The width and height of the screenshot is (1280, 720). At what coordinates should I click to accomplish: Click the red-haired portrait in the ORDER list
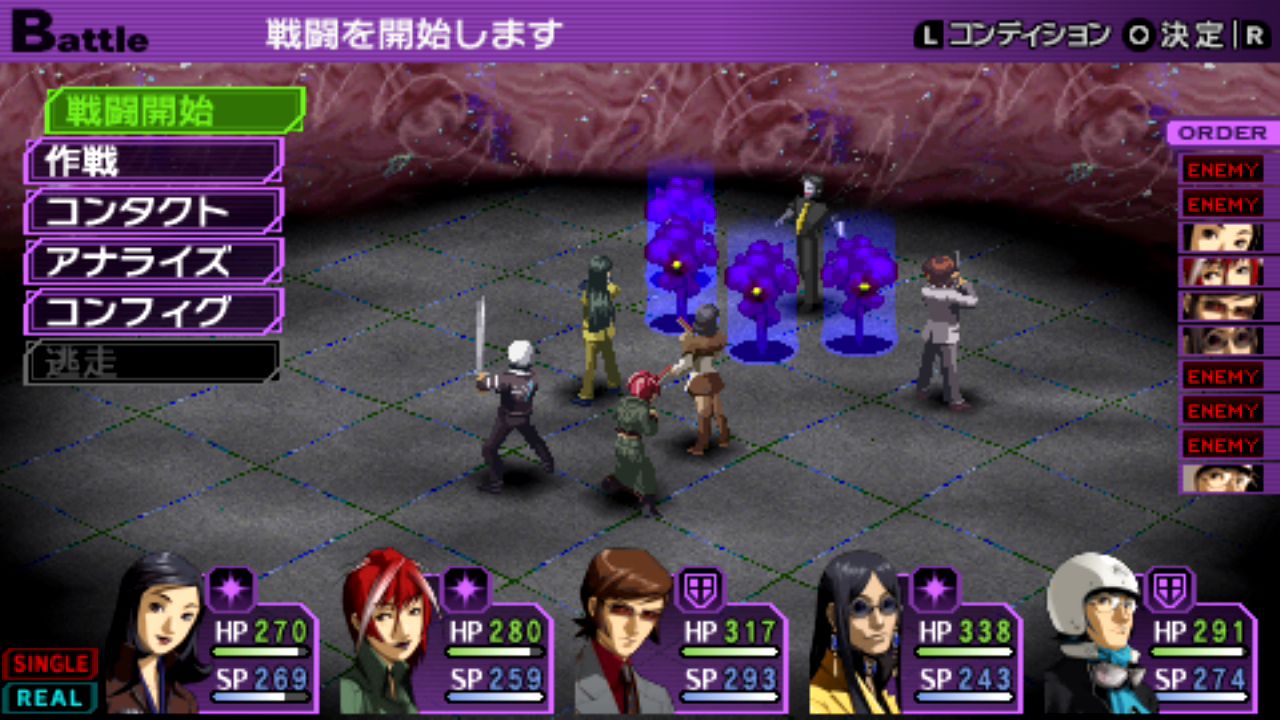pyautogui.click(x=1222, y=272)
